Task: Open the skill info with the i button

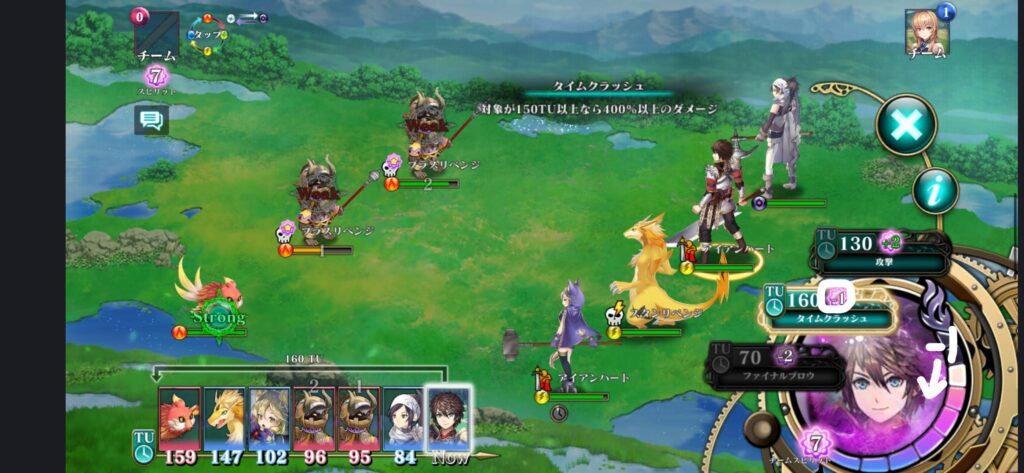Action: 935,191
